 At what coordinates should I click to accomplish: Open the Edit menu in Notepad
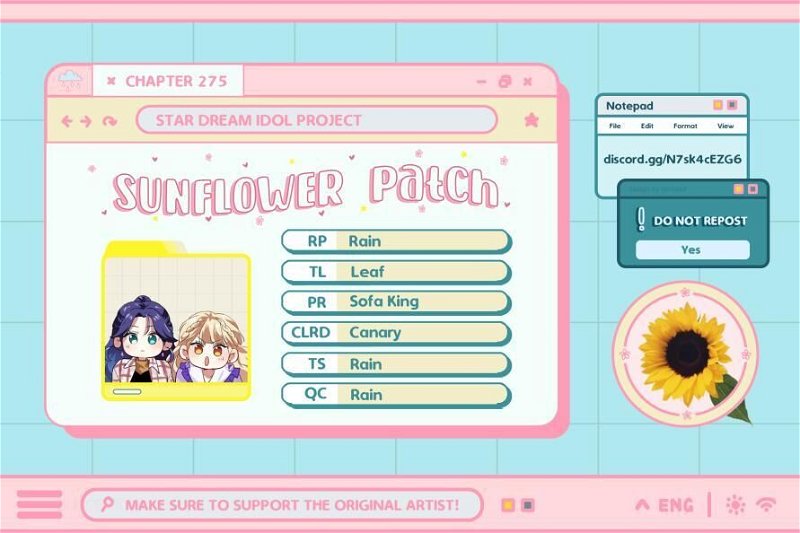(647, 127)
